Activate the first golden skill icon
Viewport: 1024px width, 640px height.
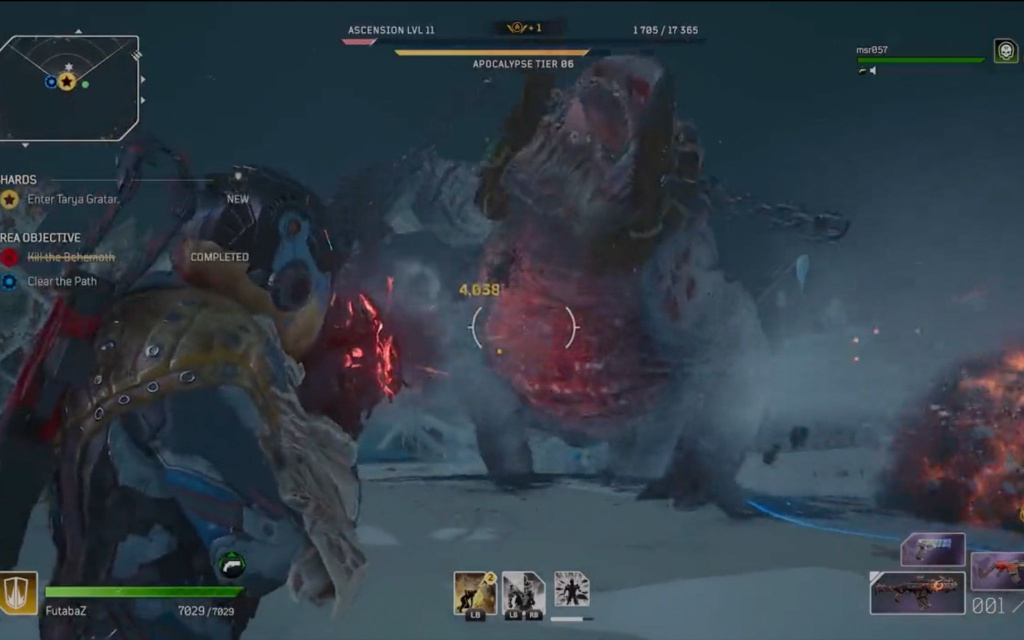(x=475, y=592)
